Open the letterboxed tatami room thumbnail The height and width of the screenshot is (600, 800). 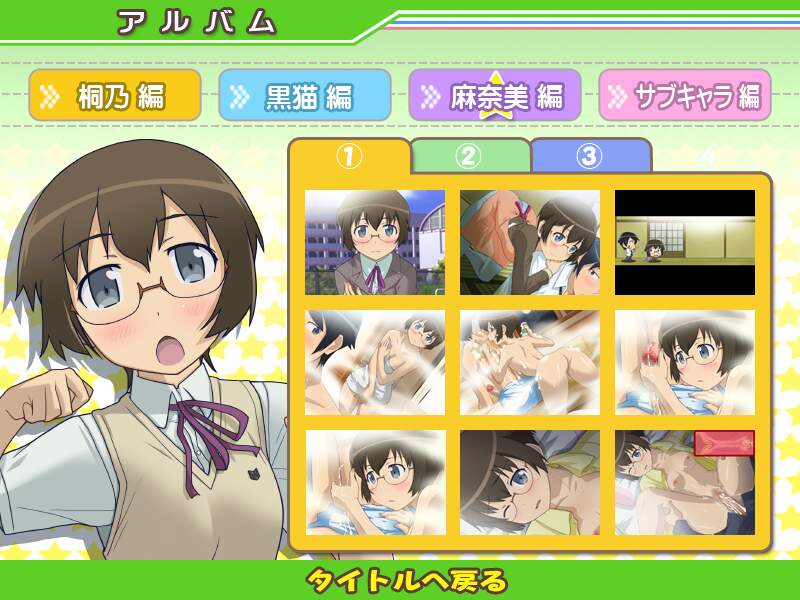click(x=685, y=243)
